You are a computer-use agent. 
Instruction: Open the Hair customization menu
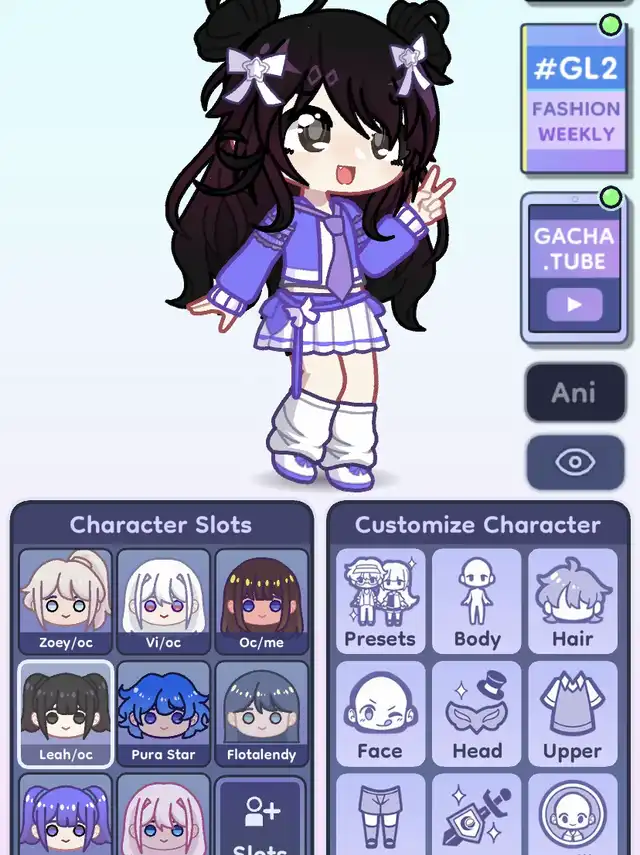click(573, 602)
